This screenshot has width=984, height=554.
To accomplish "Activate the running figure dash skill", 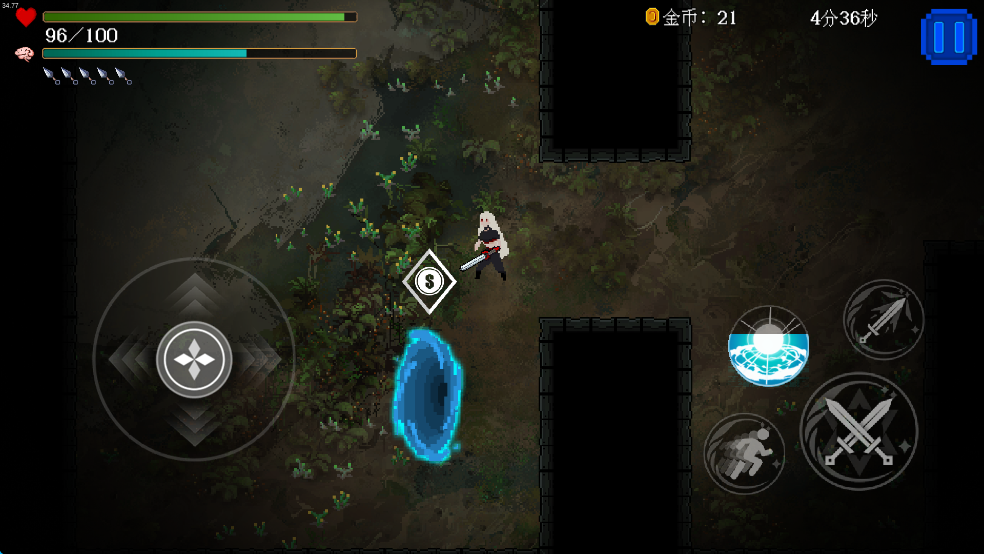I will coord(744,453).
